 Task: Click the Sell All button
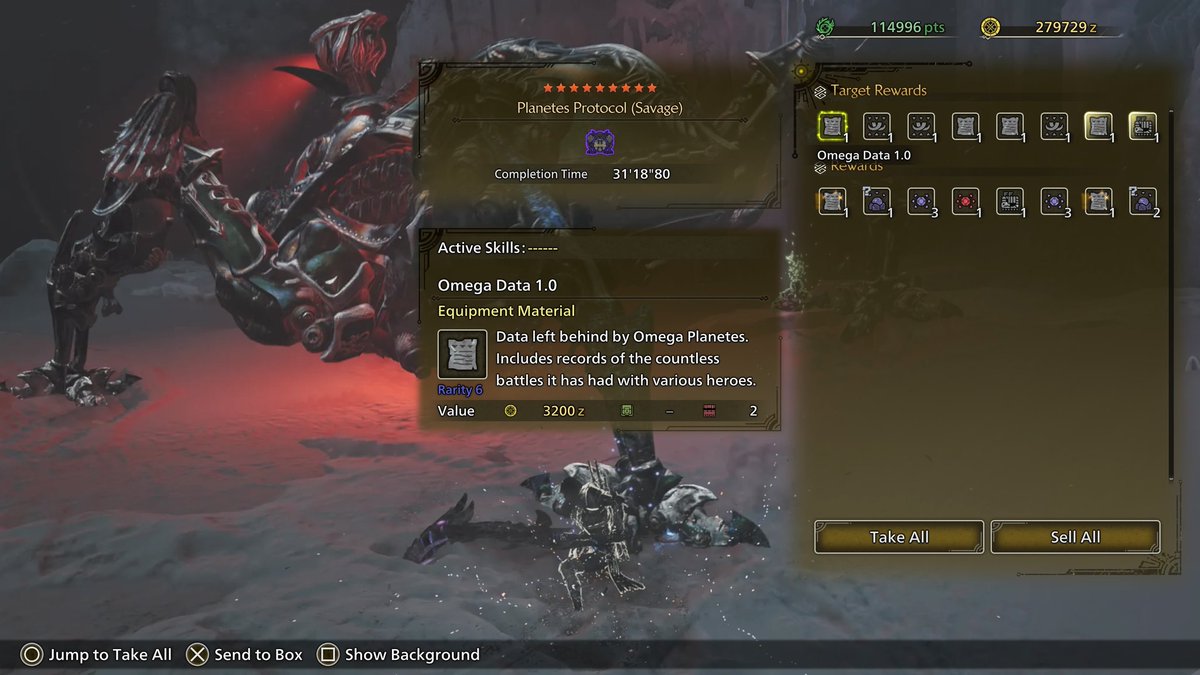[x=1075, y=537]
